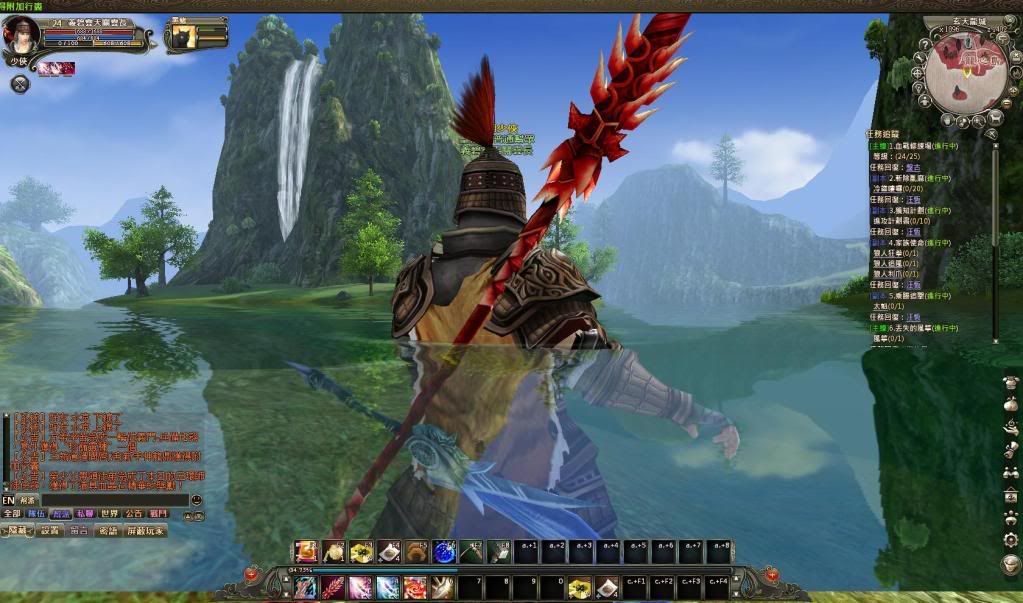The width and height of the screenshot is (1023, 603).
Task: Activate the red feather skill in the skill bar
Action: tap(333, 587)
